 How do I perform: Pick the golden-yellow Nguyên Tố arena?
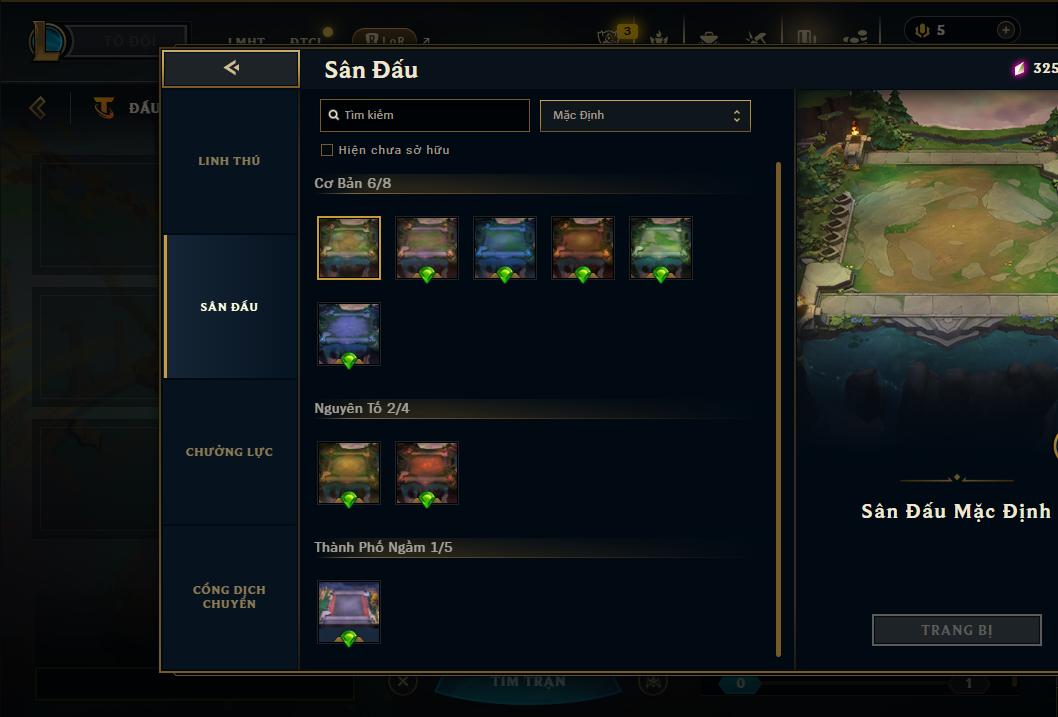click(349, 473)
